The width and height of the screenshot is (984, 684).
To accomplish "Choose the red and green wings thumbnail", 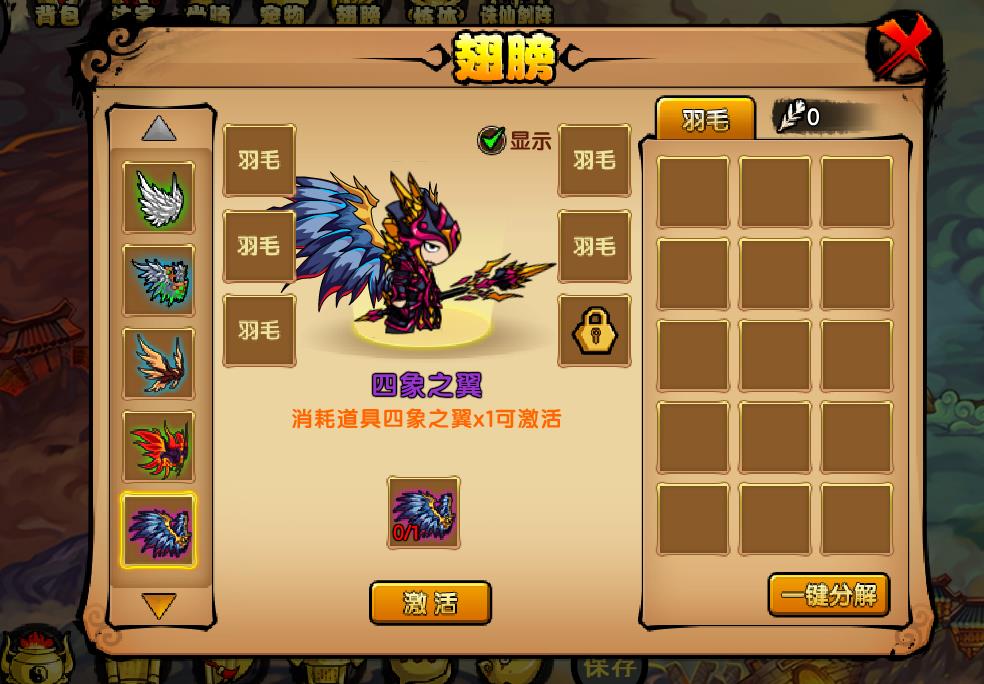I will click(x=159, y=447).
